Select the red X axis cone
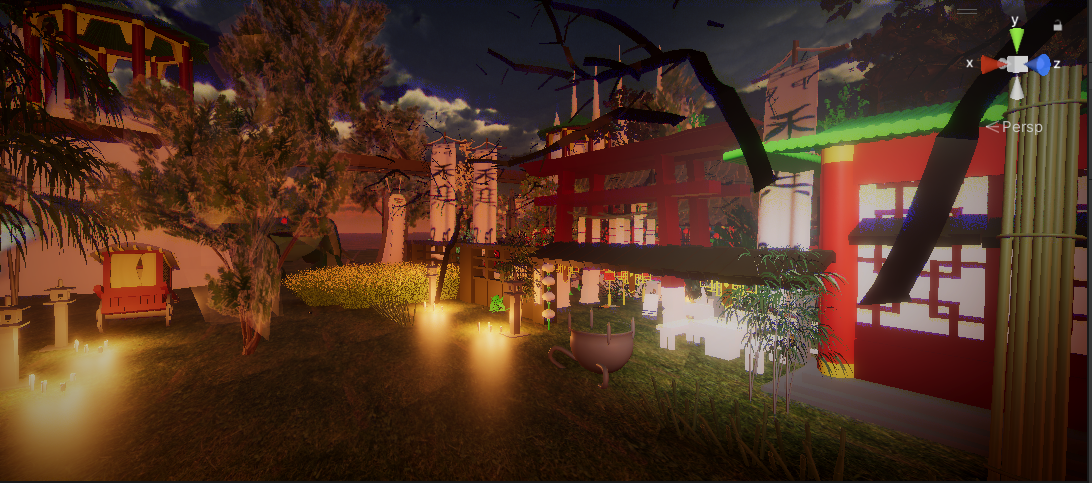Viewport: 1092px width, 483px height. 992,64
